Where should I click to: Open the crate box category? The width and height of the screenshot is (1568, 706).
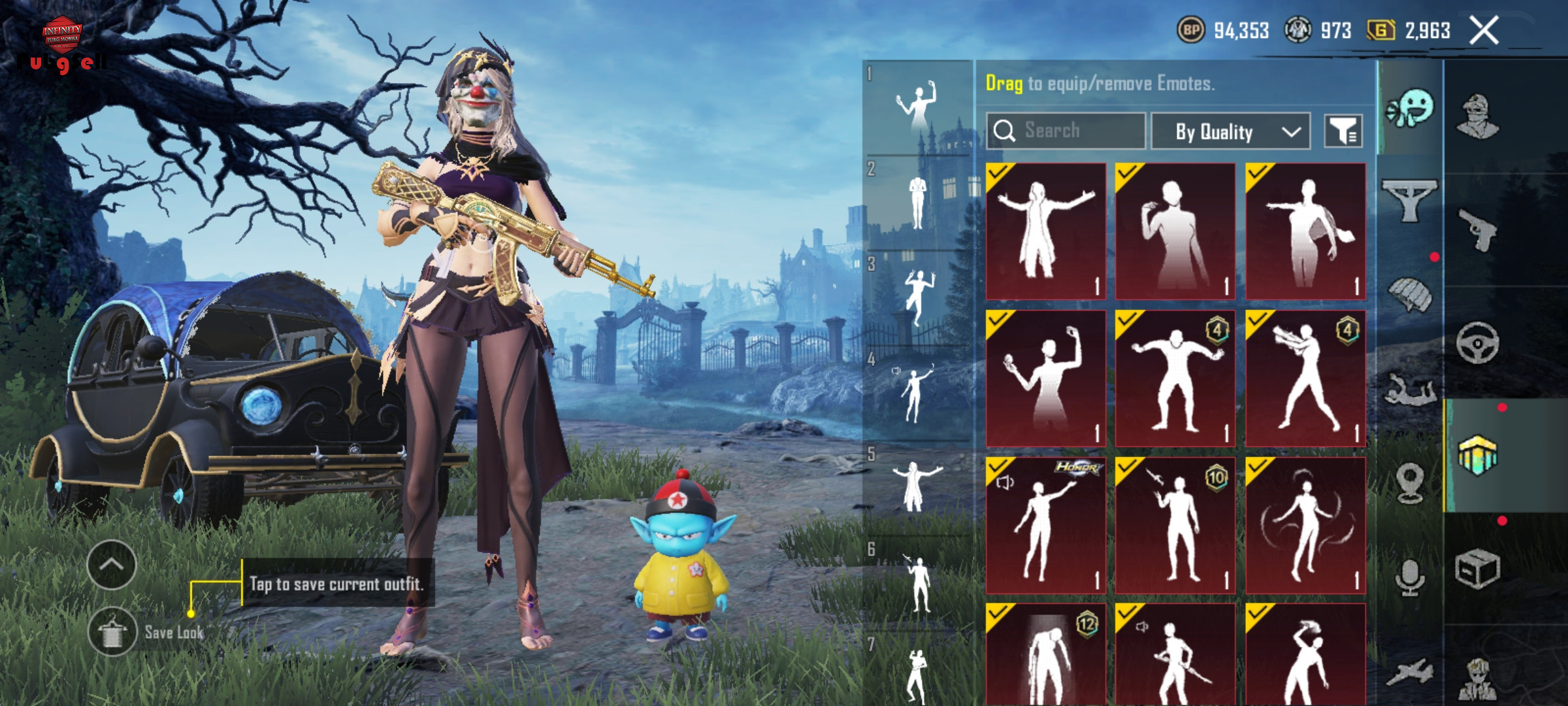click(1477, 569)
